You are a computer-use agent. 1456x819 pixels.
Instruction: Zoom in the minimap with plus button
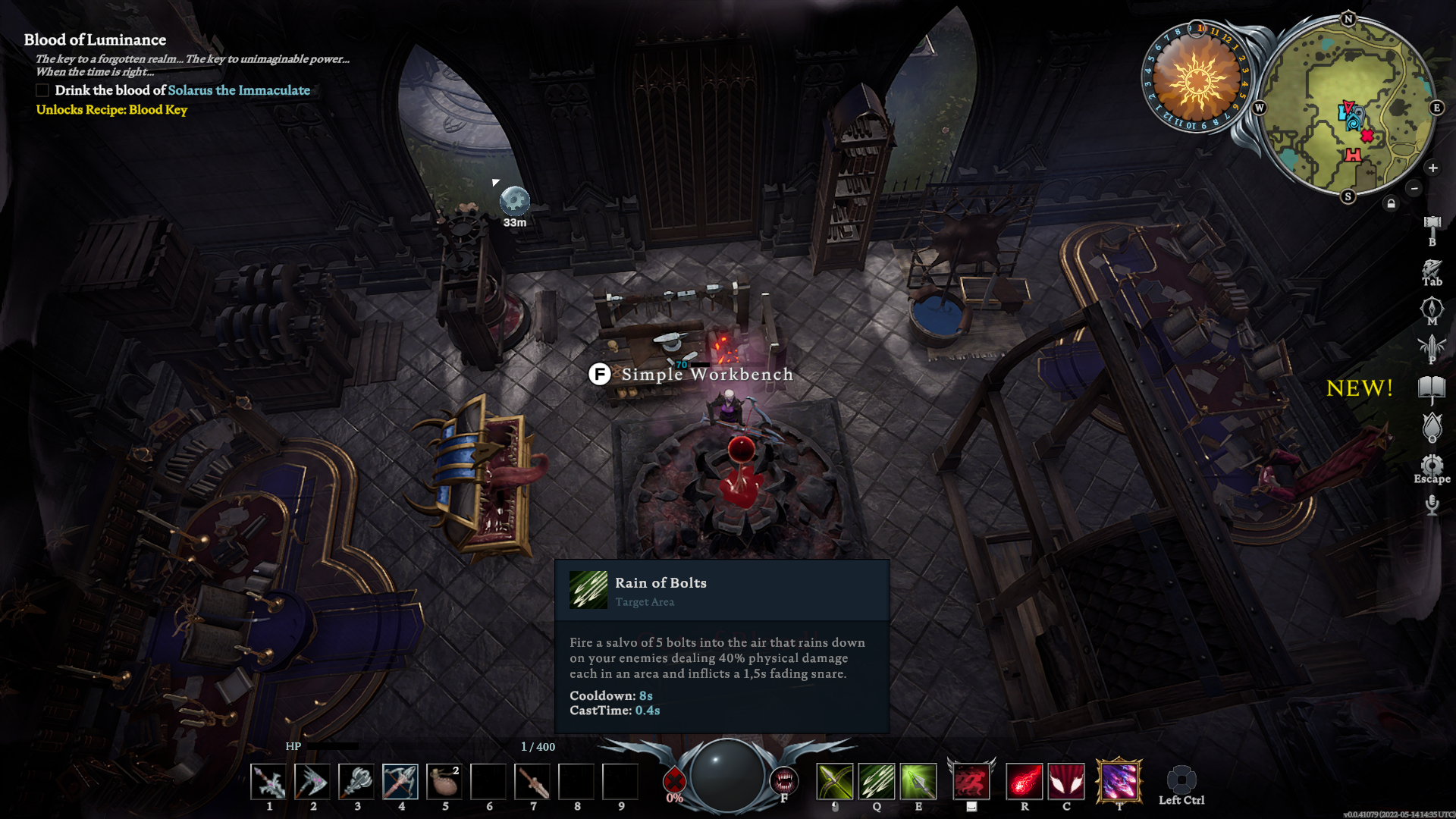tap(1432, 168)
